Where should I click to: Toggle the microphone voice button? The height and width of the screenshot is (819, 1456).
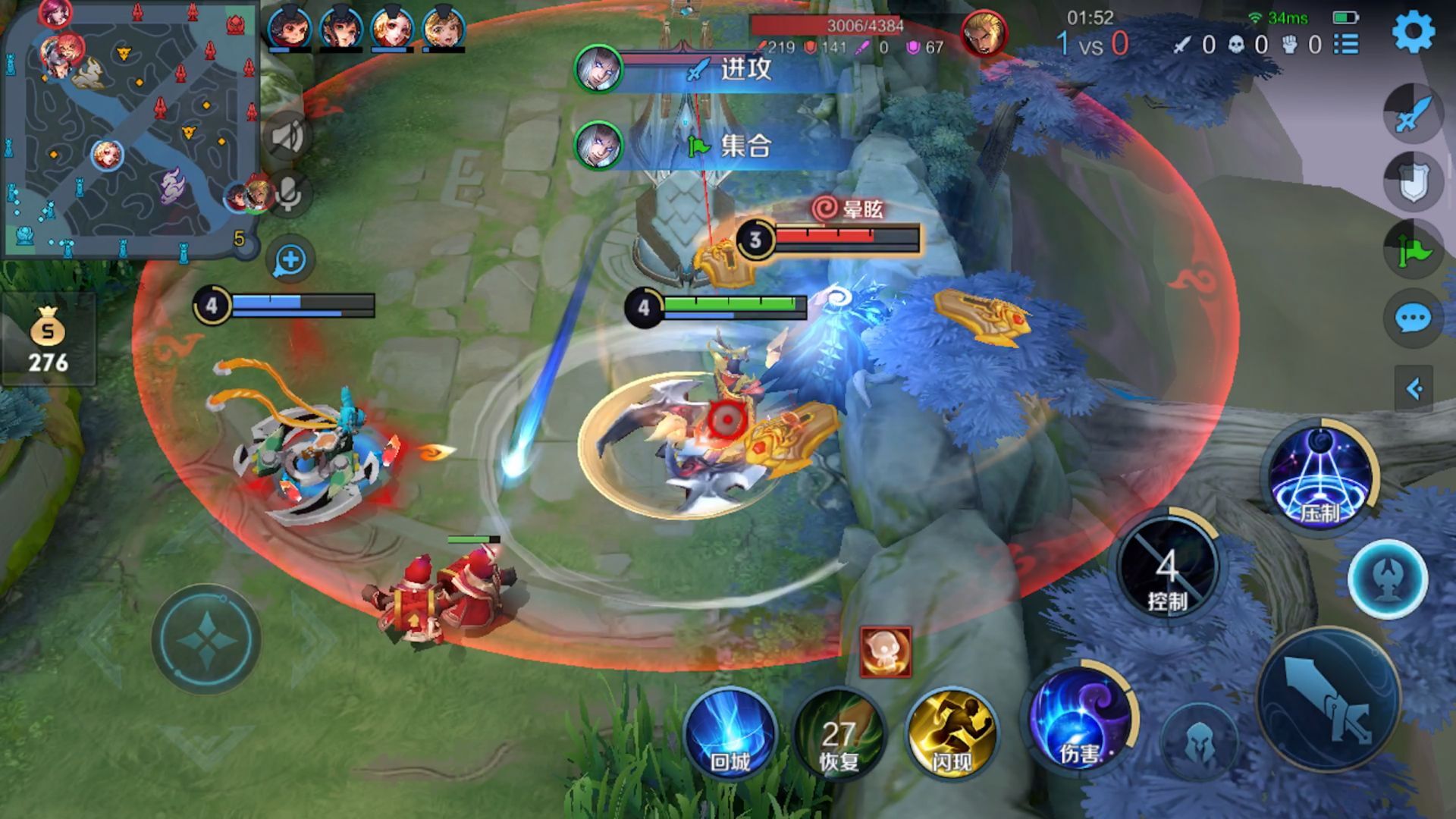coord(289,193)
